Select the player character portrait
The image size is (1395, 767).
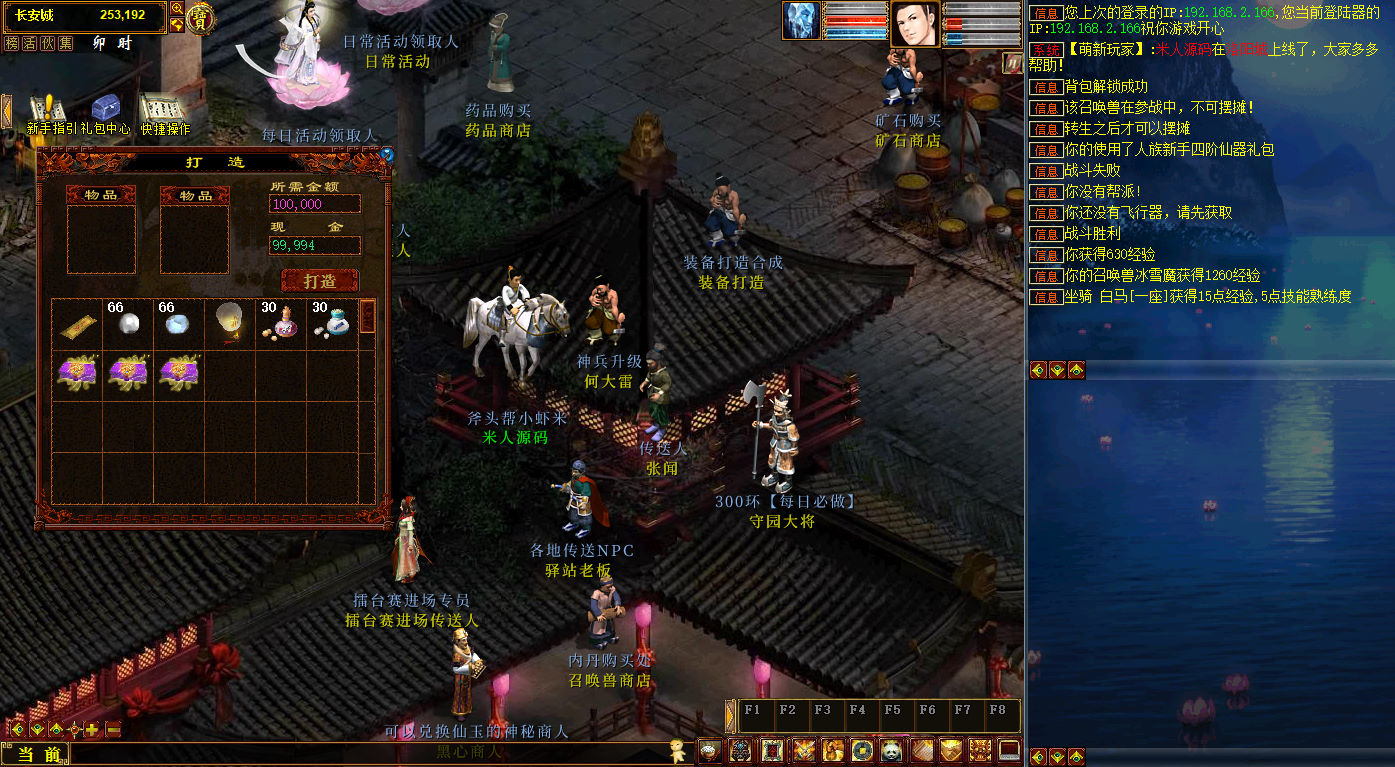pyautogui.click(x=915, y=23)
